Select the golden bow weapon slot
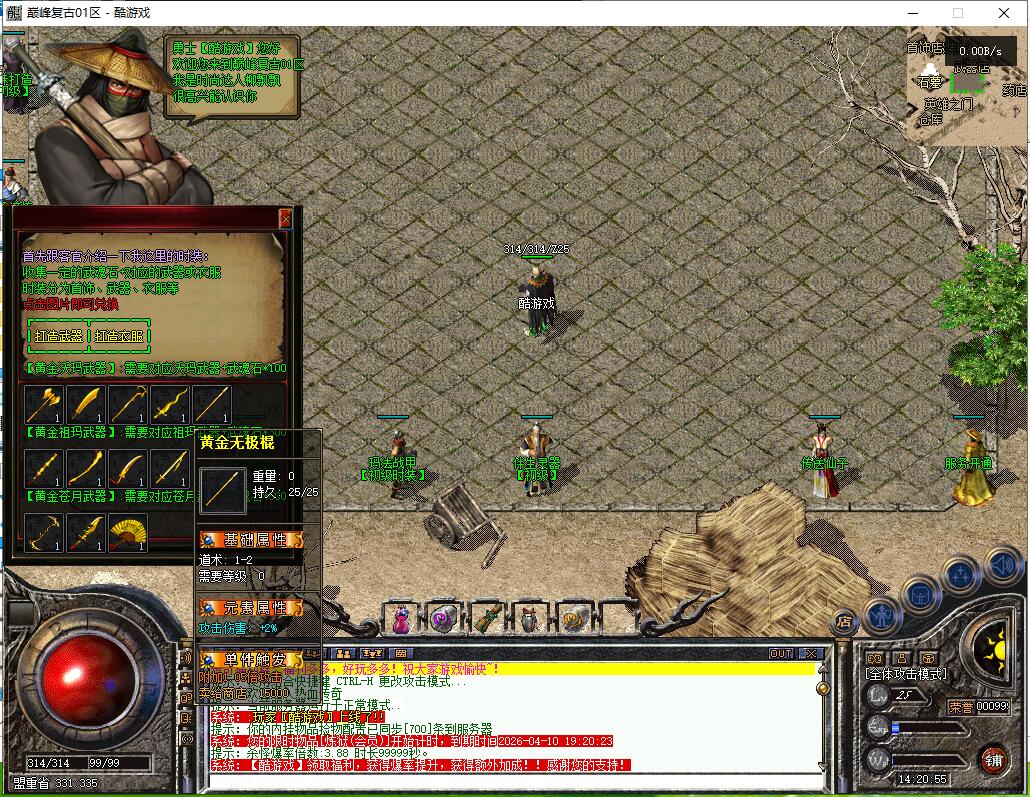This screenshot has height=797, width=1030. coord(44,532)
